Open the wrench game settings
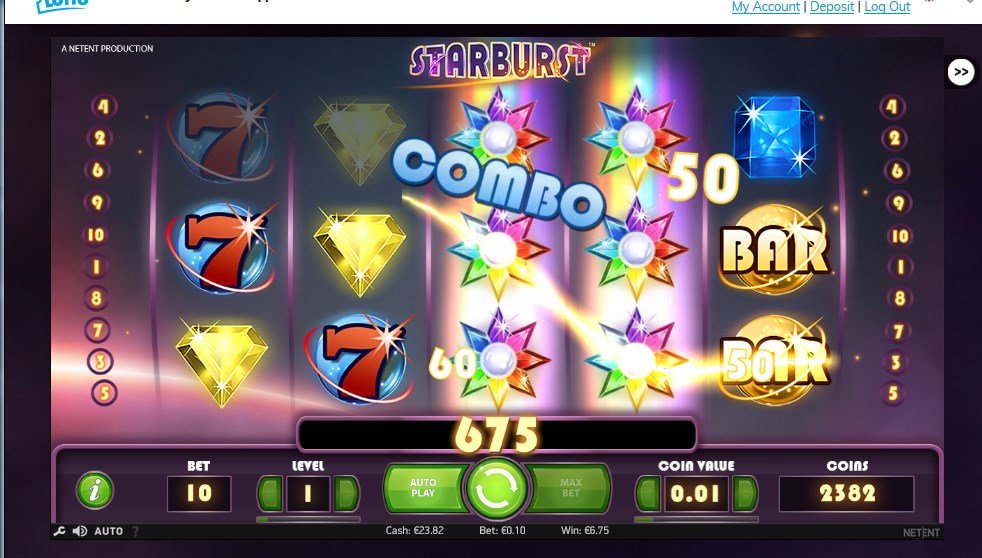 [x=61, y=531]
